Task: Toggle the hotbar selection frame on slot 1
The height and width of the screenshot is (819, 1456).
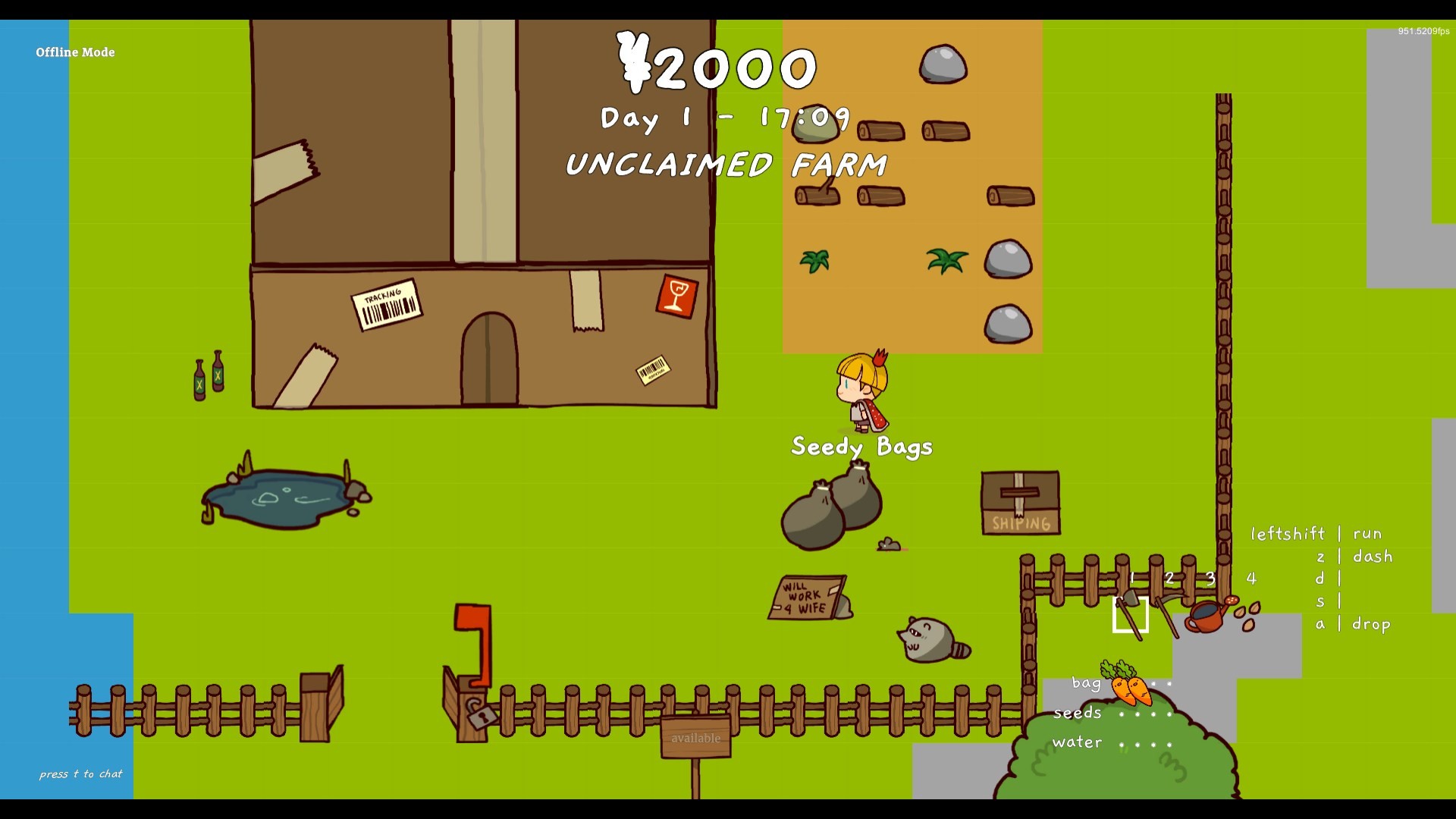Action: [1131, 617]
